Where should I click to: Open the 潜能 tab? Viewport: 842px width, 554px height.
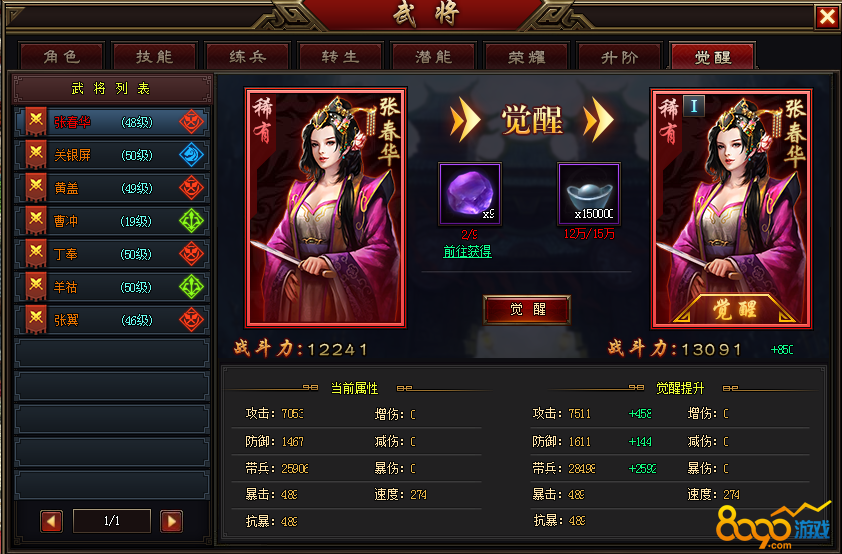[432, 57]
